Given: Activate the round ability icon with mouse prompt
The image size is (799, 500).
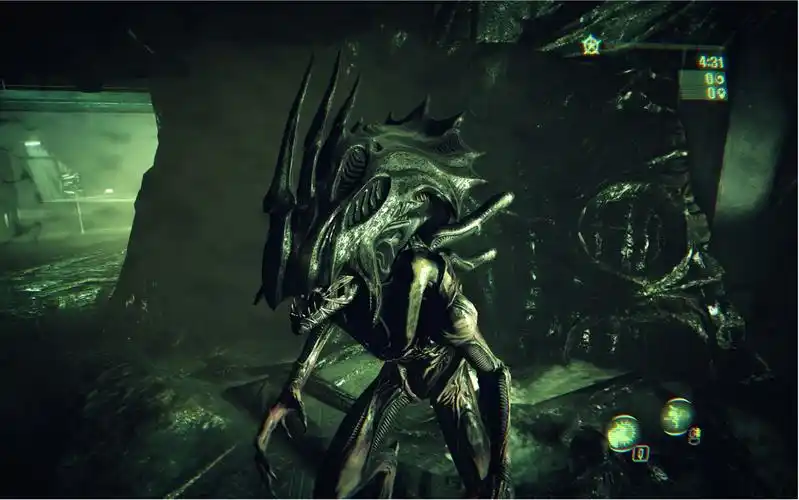Looking at the screenshot, I should coord(677,416).
